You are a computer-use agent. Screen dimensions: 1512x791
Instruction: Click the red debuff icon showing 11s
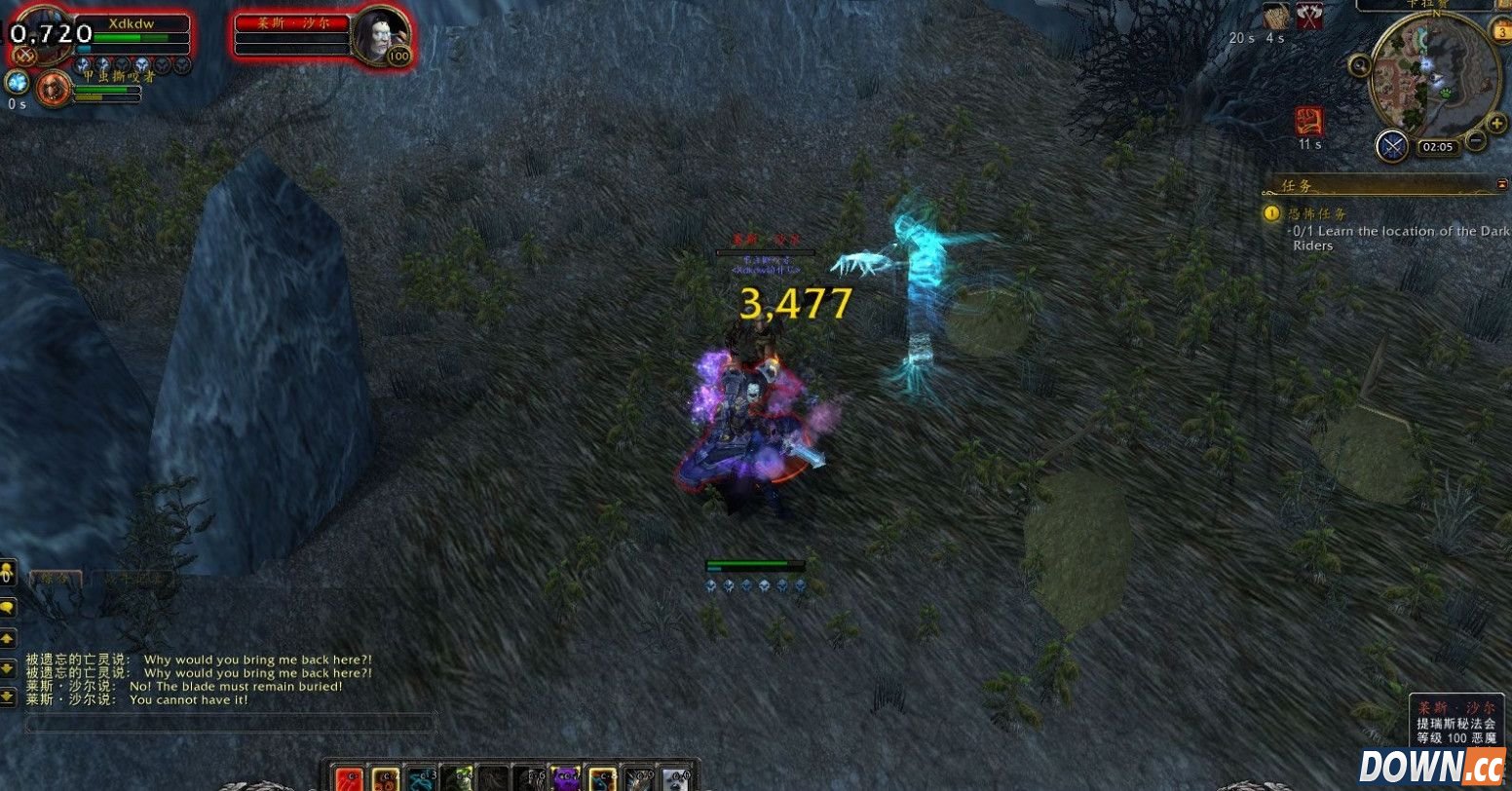pos(1309,120)
